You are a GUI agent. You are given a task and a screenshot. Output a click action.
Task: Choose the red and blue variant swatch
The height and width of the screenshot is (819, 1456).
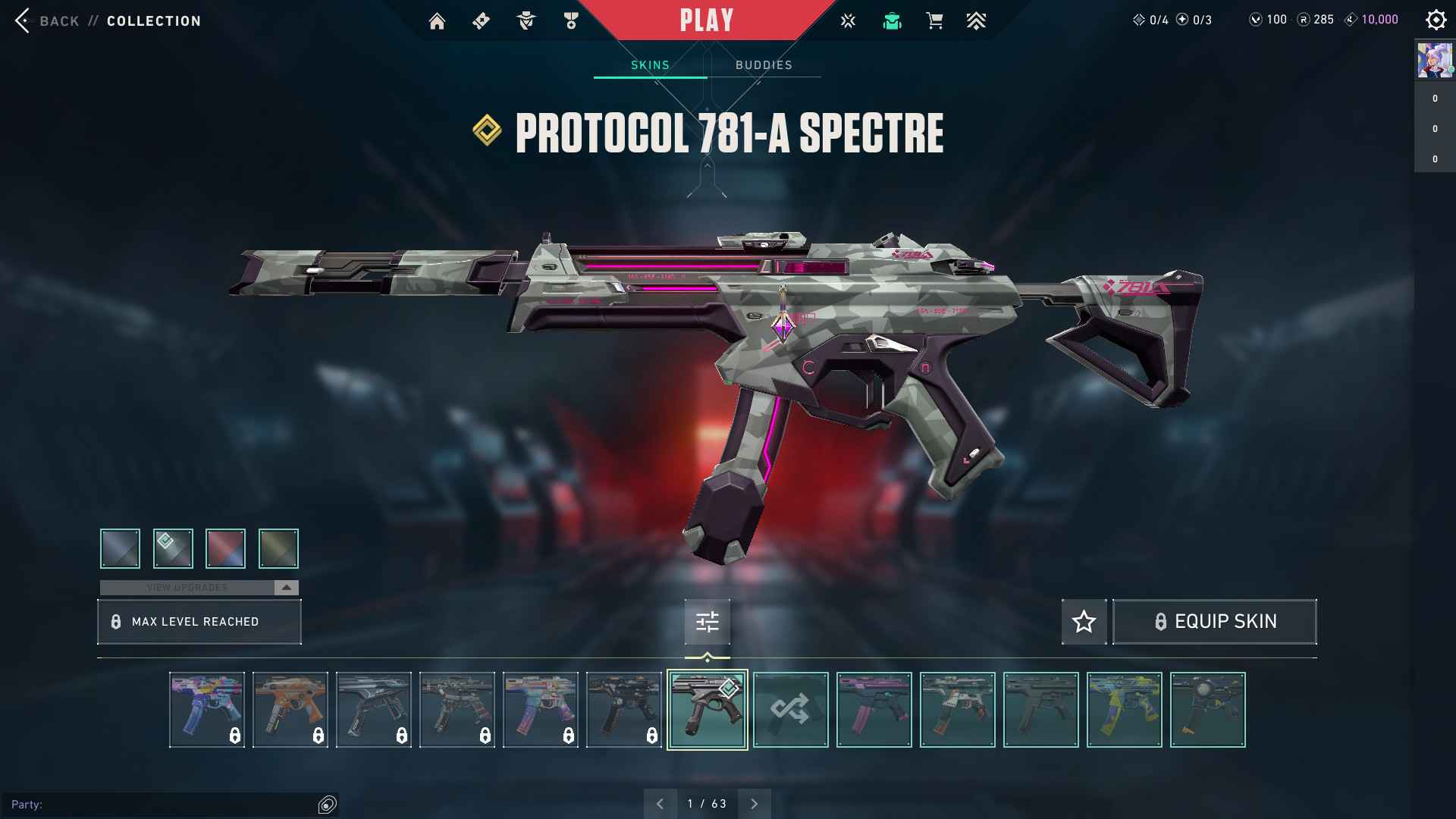(x=225, y=548)
